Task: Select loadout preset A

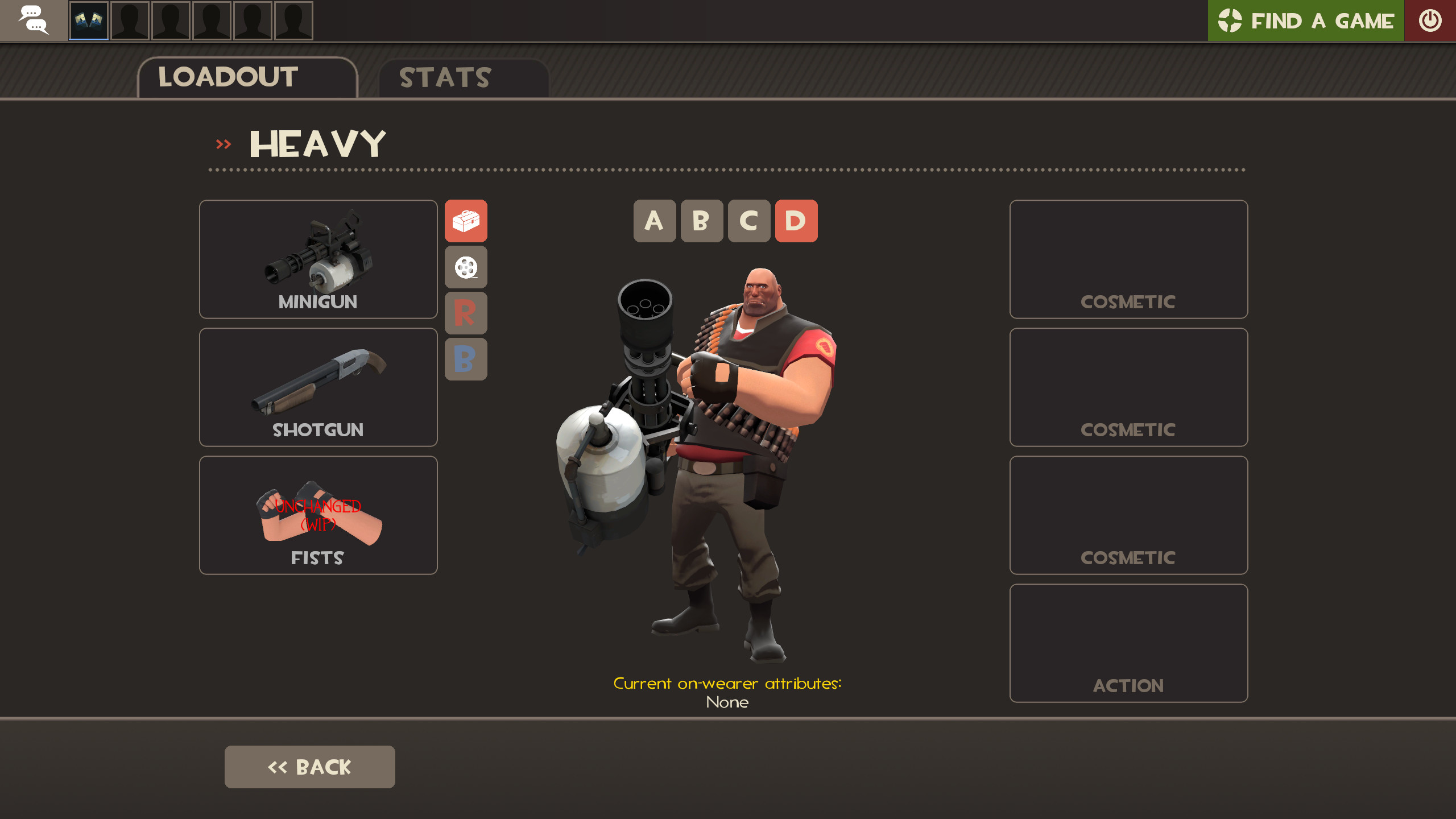Action: click(x=655, y=222)
